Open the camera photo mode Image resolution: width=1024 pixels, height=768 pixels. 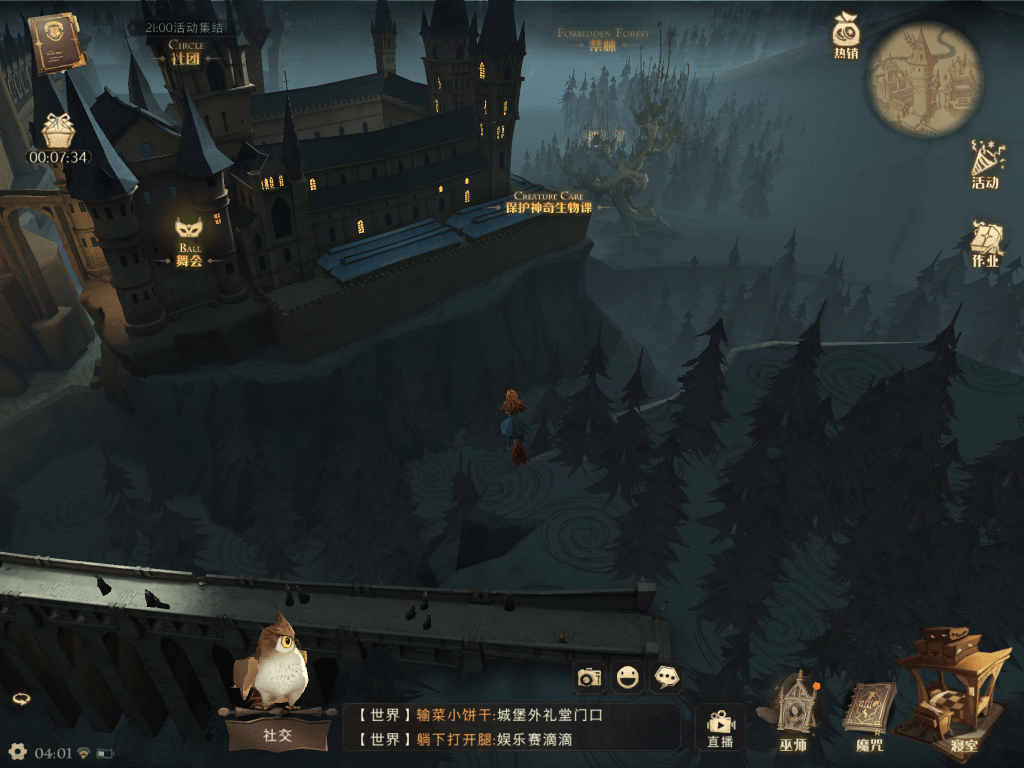(590, 678)
